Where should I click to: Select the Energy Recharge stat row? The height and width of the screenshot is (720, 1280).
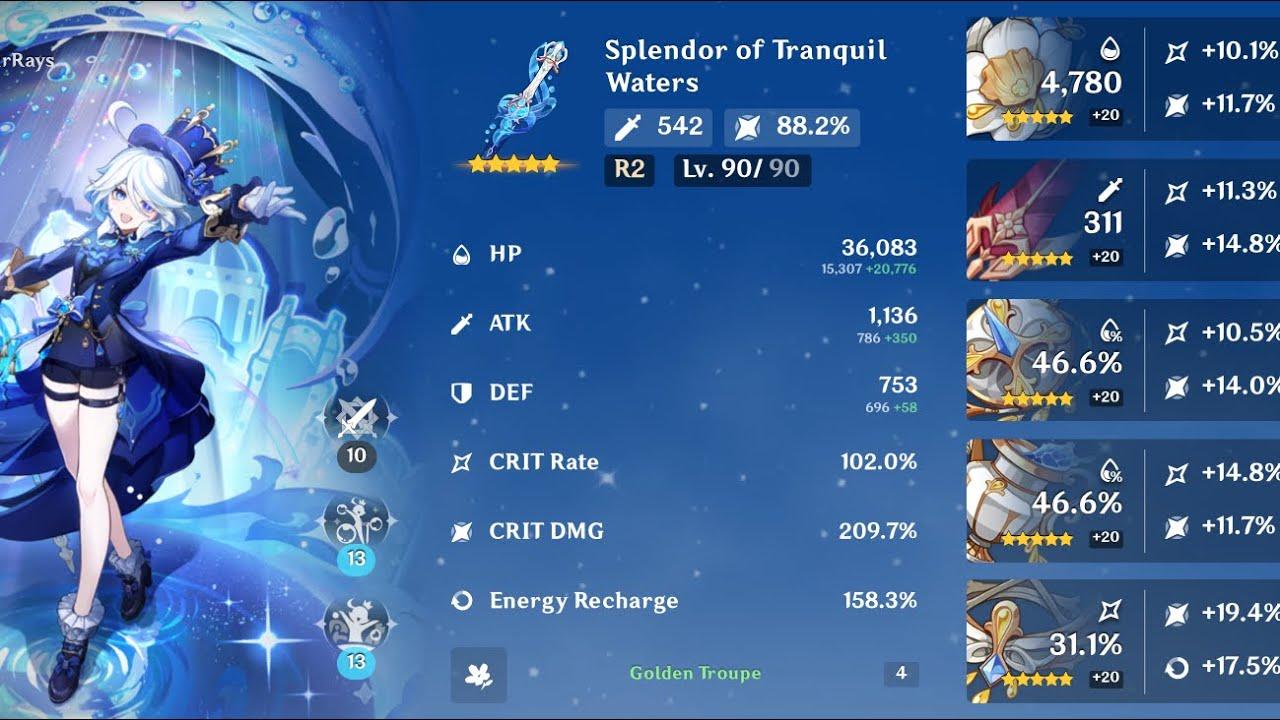pos(684,601)
